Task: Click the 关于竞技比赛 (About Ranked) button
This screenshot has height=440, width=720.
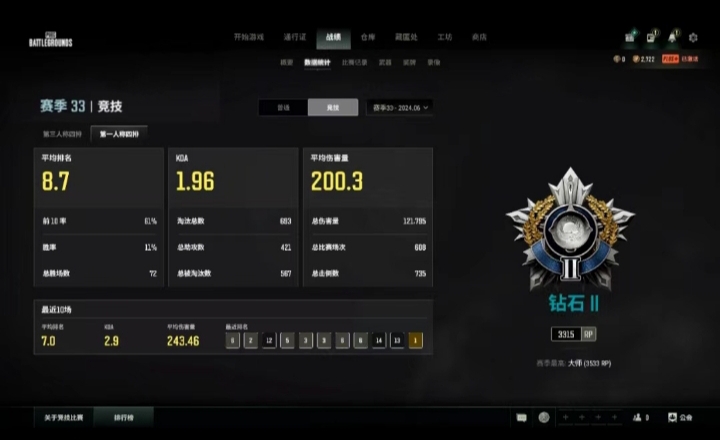Action: (x=63, y=417)
